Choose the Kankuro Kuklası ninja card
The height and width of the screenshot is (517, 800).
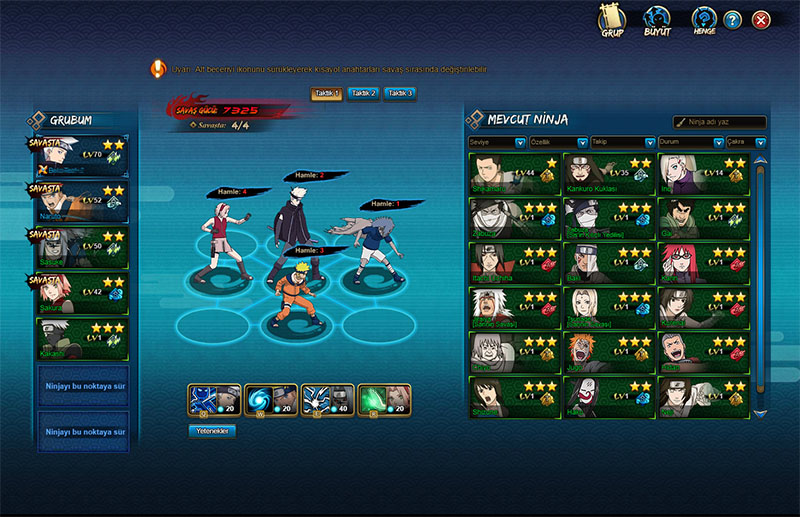pyautogui.click(x=608, y=173)
